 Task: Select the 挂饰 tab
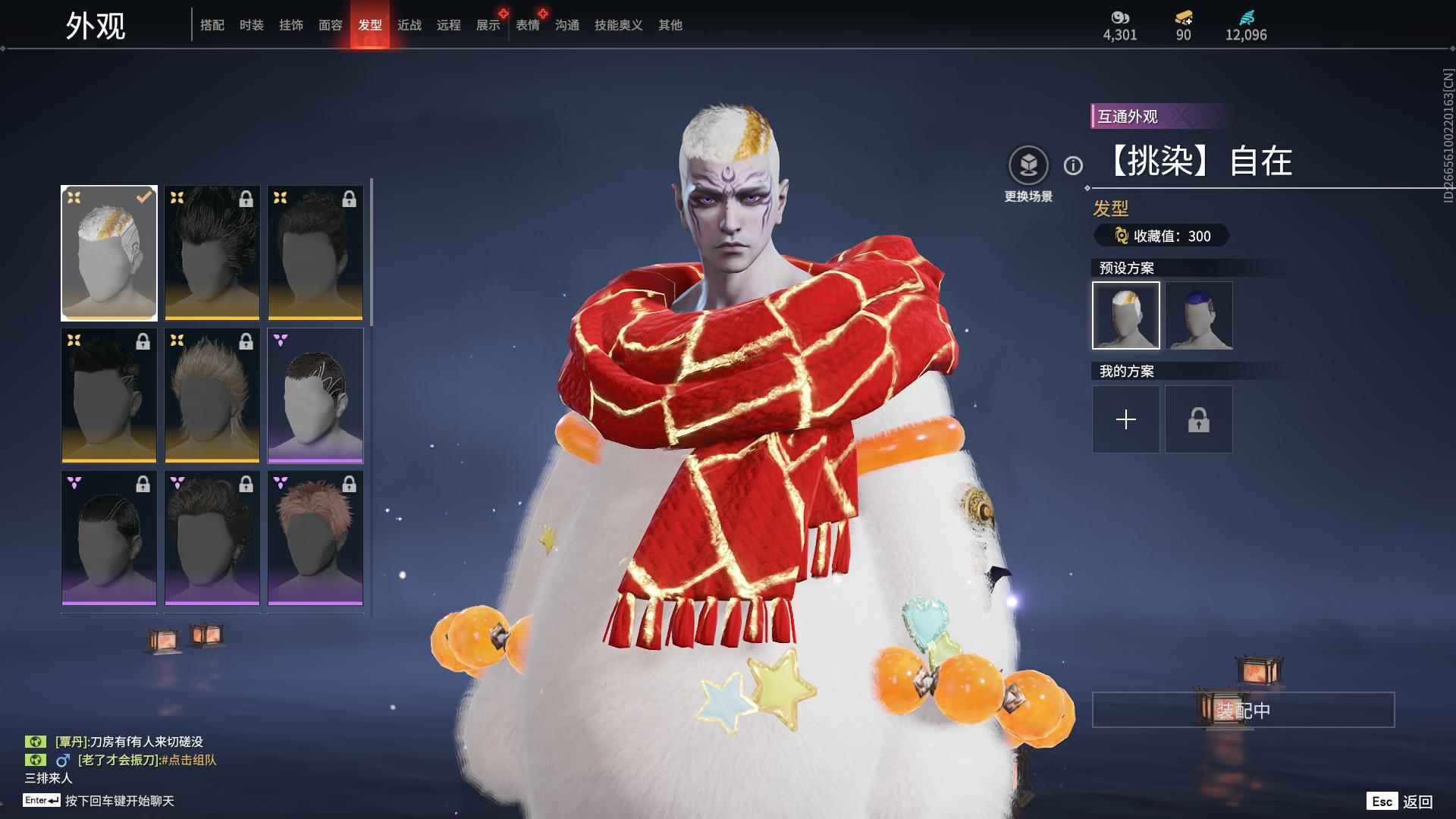[x=291, y=25]
